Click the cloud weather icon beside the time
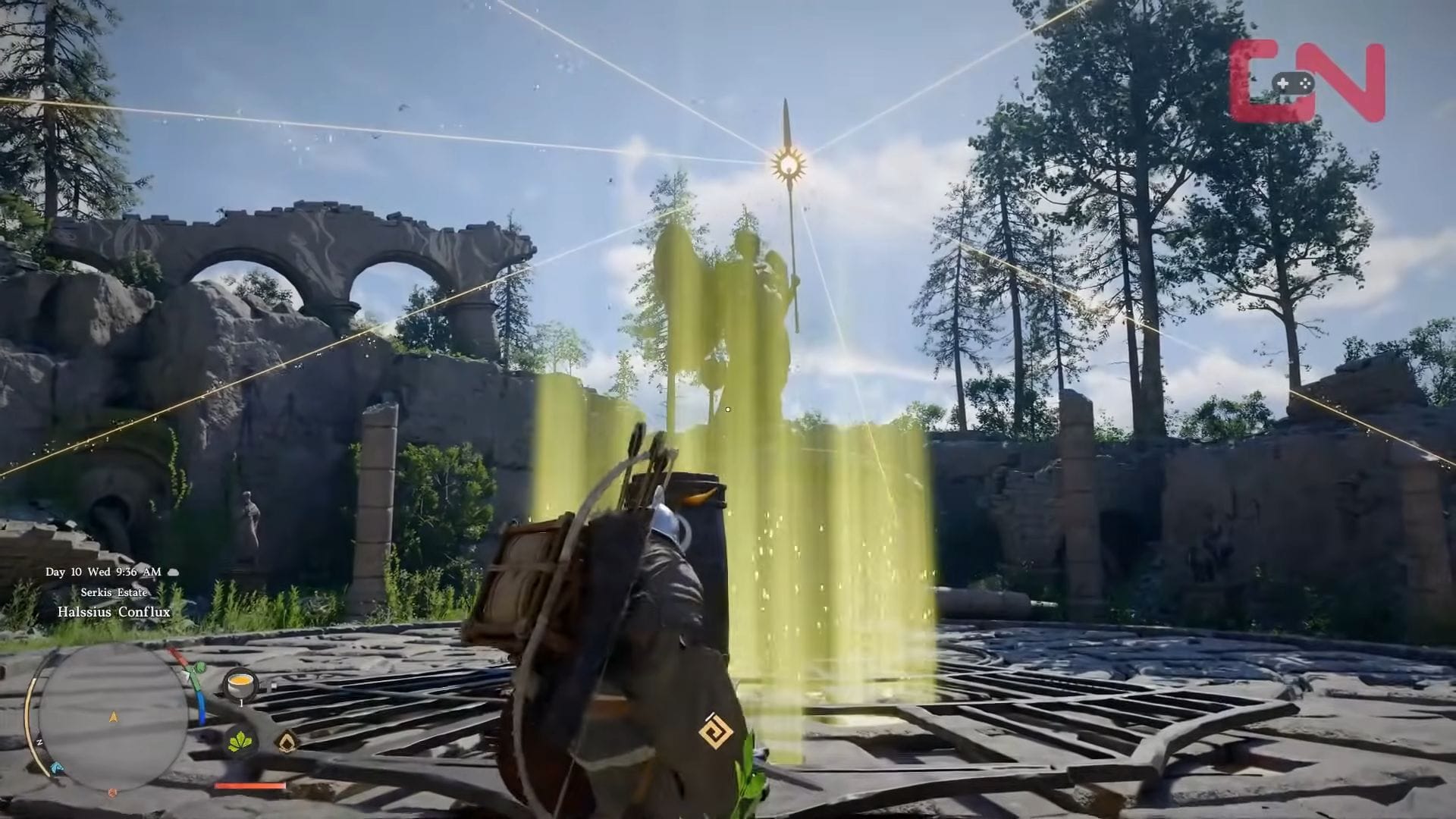This screenshot has width=1456, height=819. pyautogui.click(x=172, y=572)
